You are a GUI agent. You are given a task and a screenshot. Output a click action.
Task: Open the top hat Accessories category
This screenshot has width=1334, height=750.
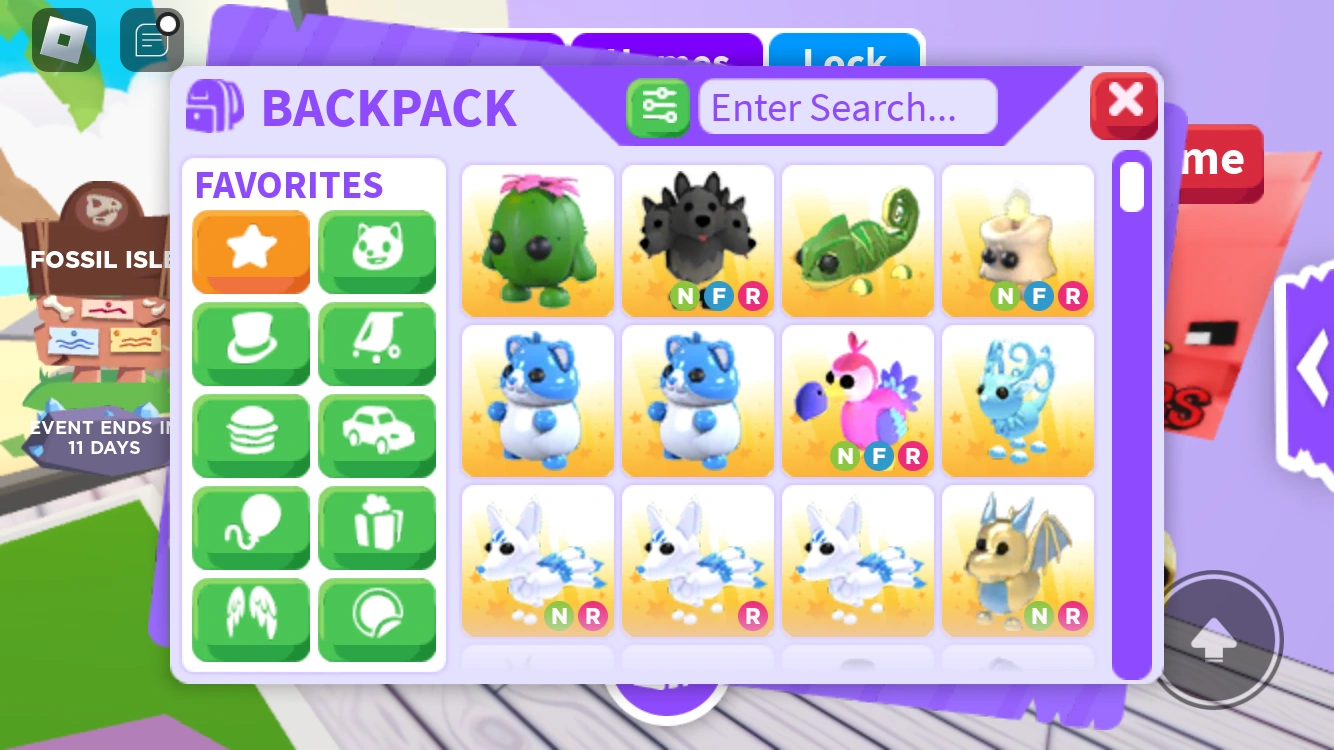coord(251,344)
